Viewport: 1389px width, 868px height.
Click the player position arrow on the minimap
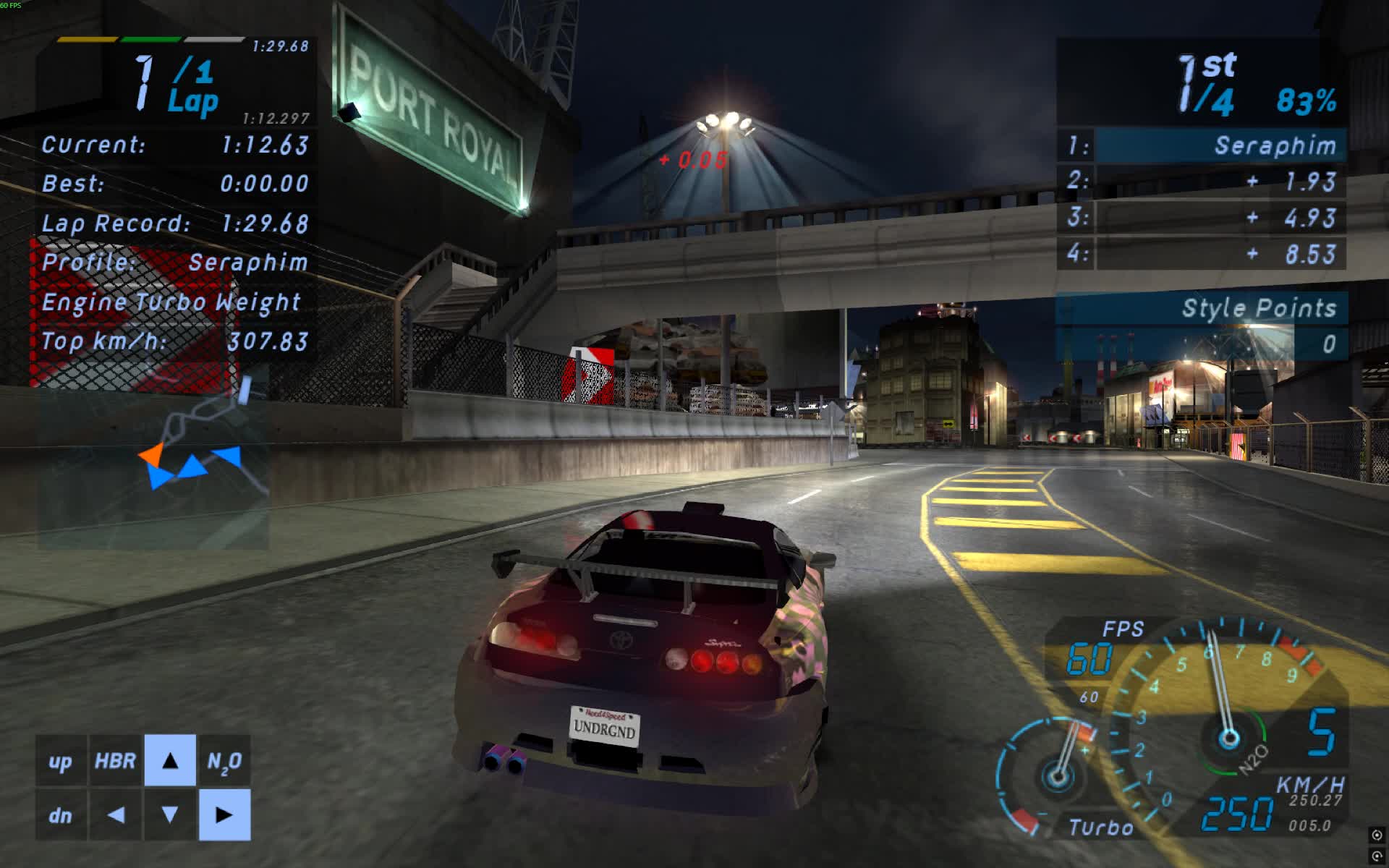point(154,454)
